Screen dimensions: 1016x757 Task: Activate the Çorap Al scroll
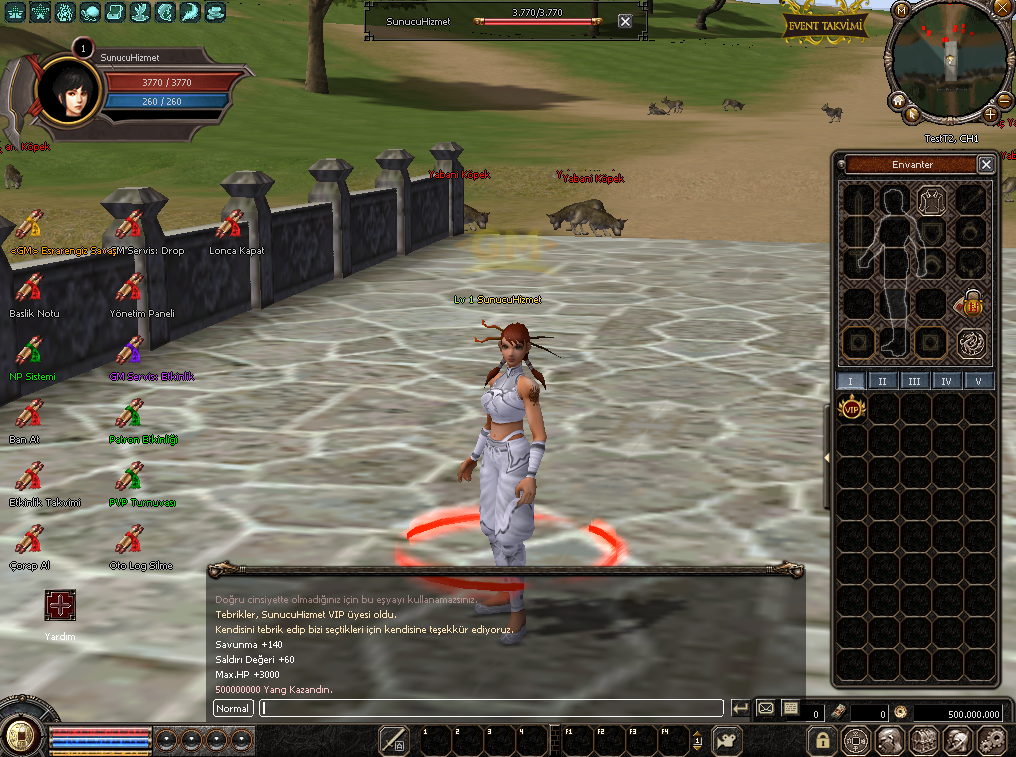(x=30, y=540)
